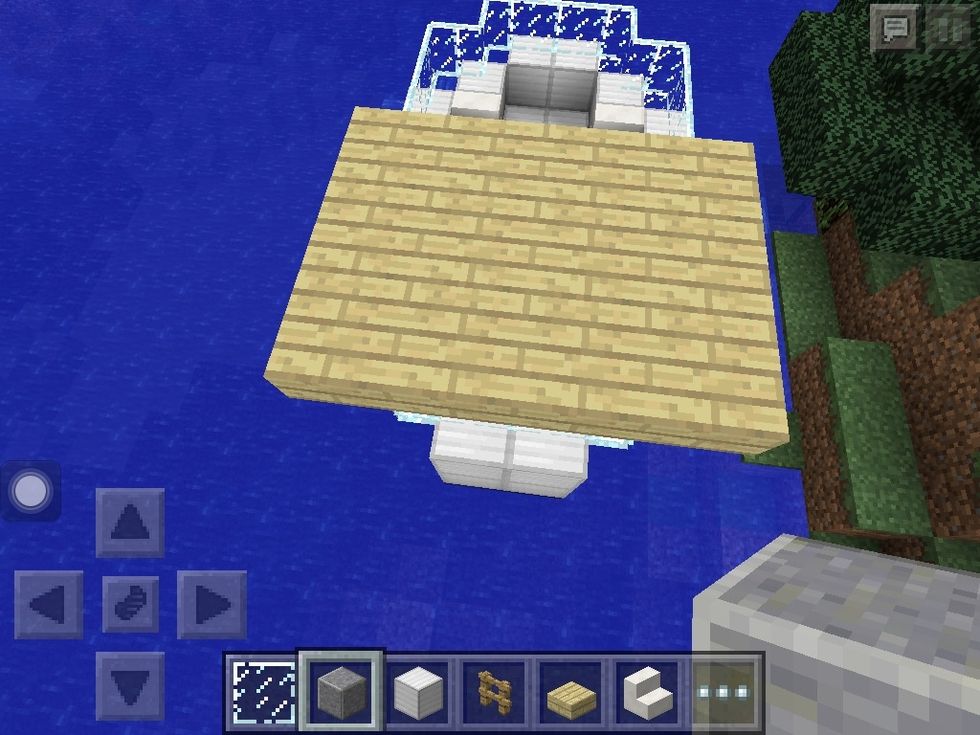This screenshot has height=735, width=980.
Task: Open the chat with the speech bubble button
Action: (x=893, y=28)
